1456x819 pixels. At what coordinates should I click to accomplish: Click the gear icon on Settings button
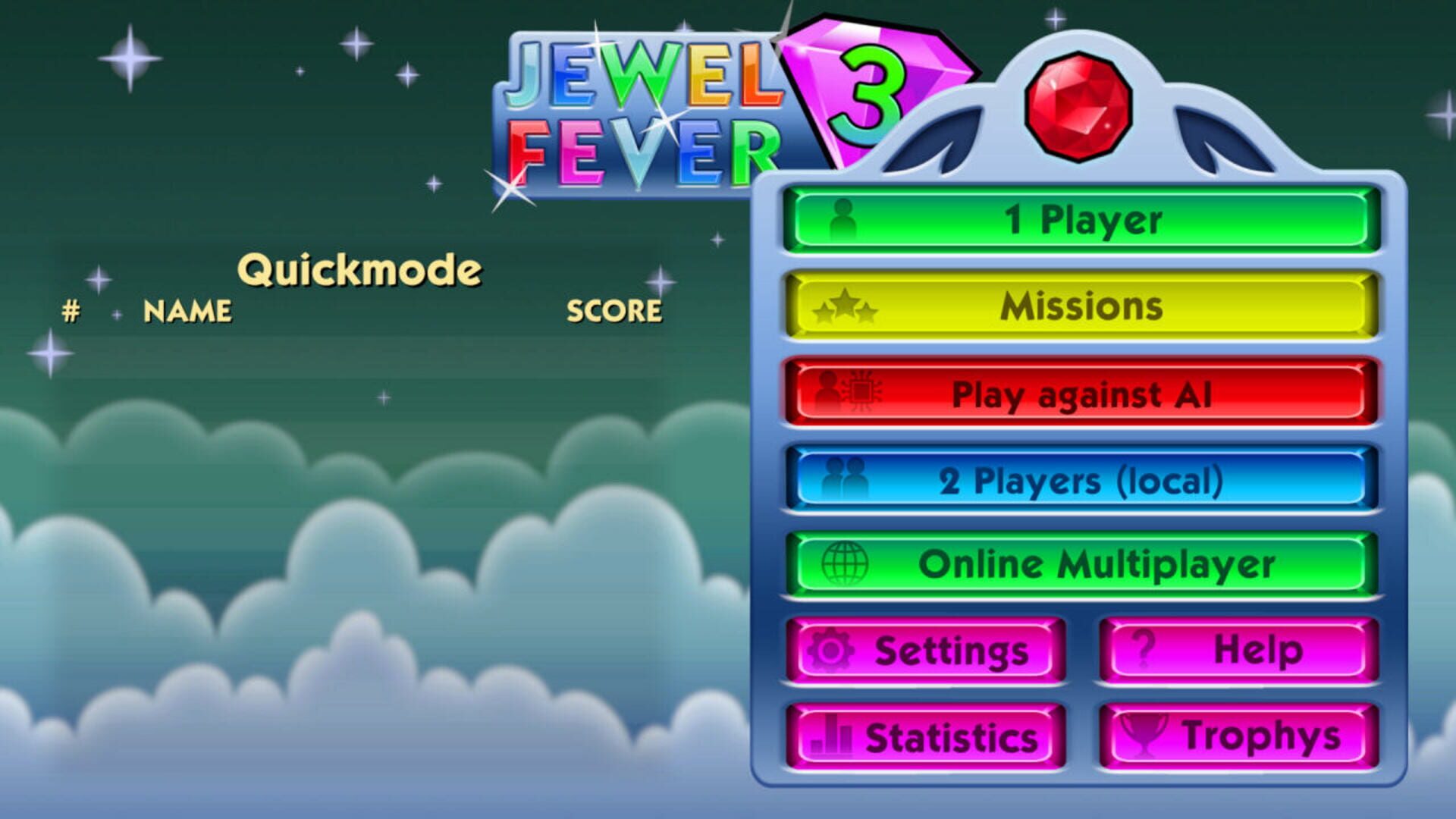click(832, 649)
